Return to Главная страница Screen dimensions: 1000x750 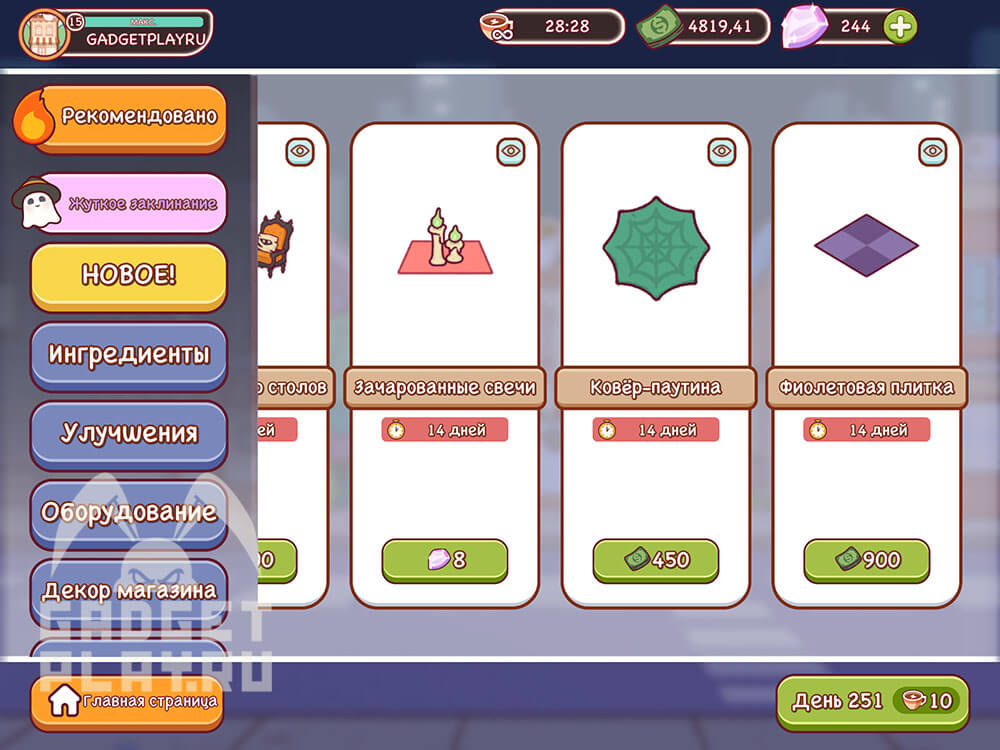coord(126,701)
